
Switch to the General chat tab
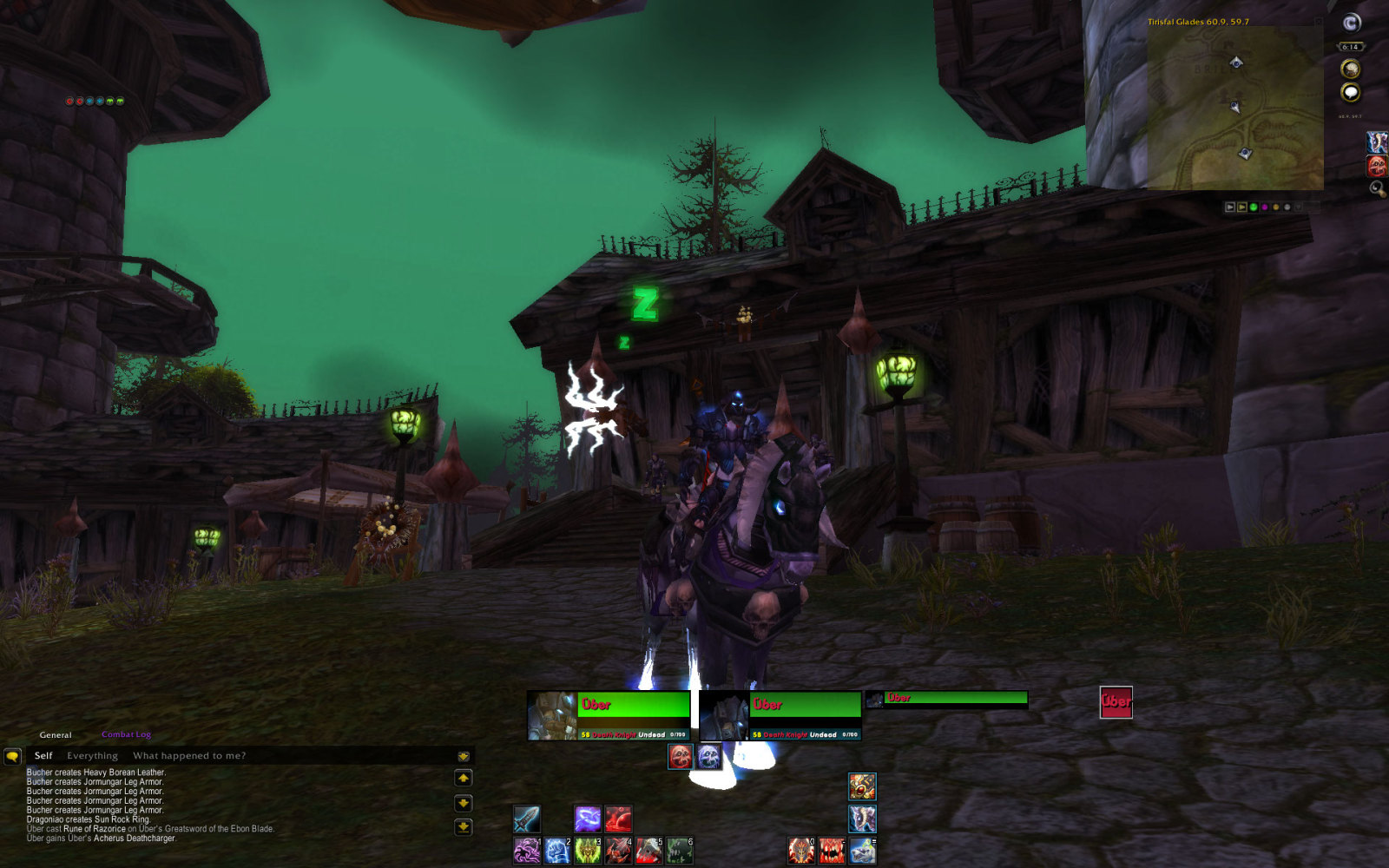[x=56, y=734]
